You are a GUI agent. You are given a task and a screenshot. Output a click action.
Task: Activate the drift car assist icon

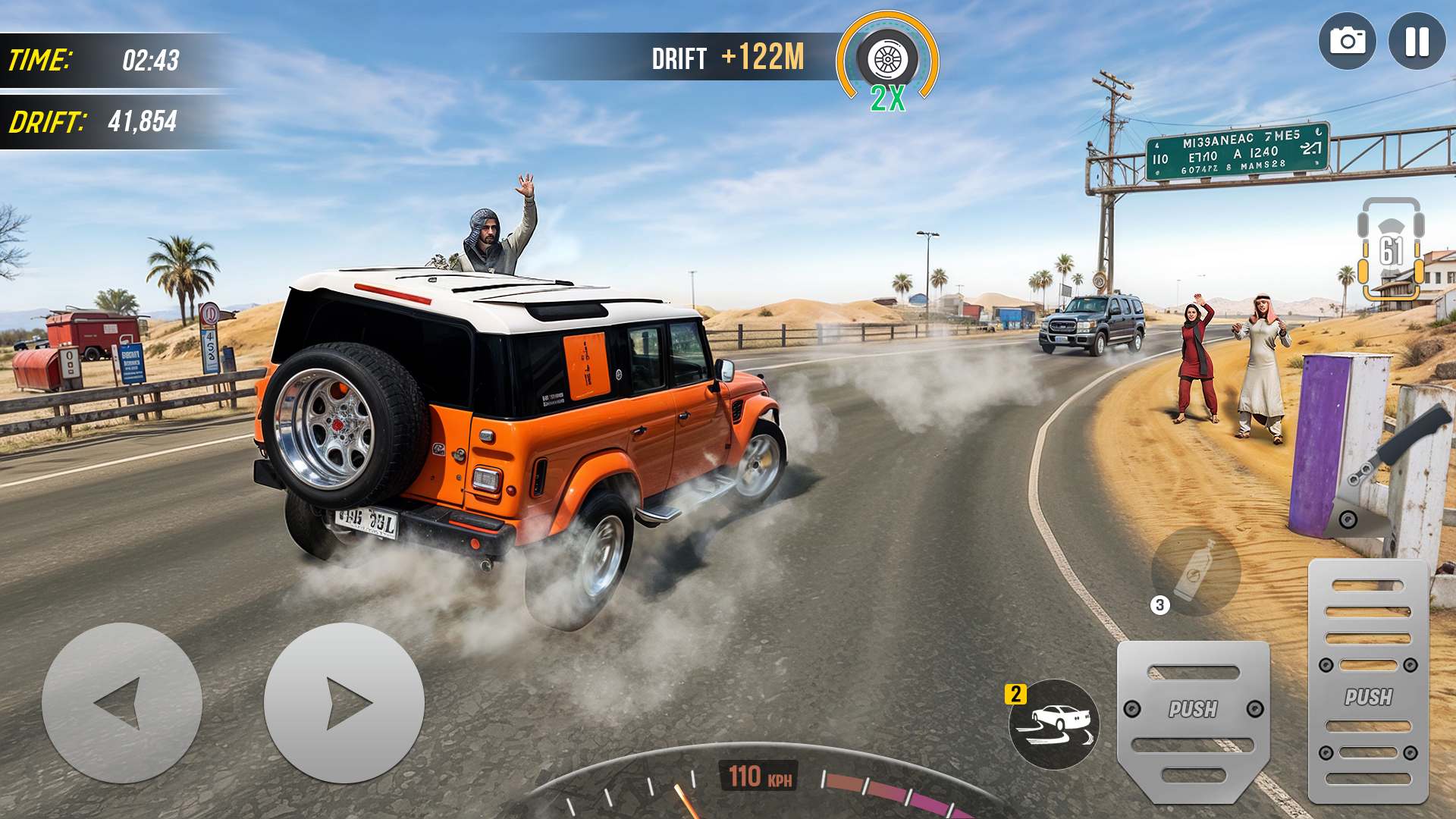(1054, 724)
